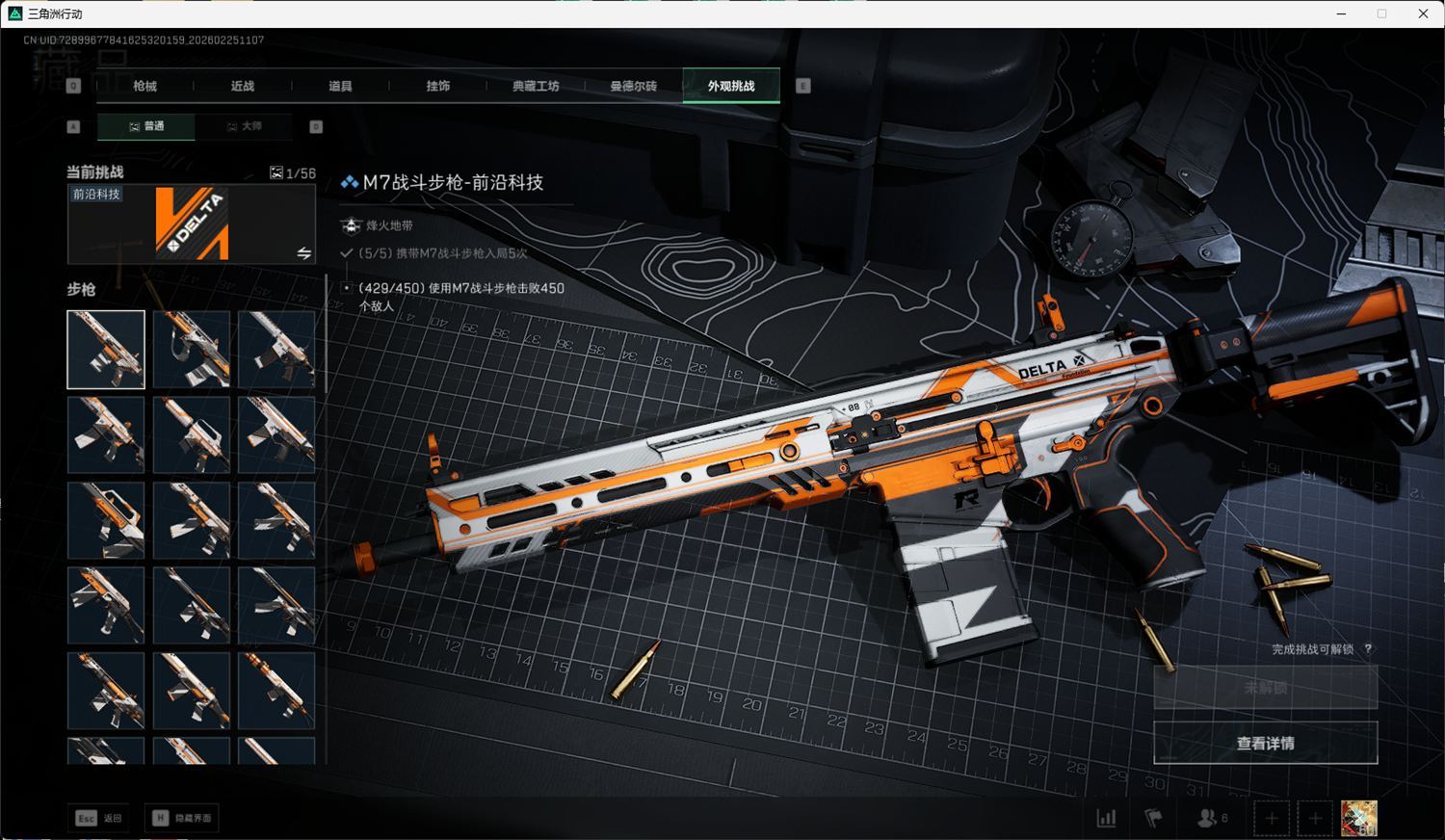
Task: Open 查看详情 to view details
Action: point(1265,743)
